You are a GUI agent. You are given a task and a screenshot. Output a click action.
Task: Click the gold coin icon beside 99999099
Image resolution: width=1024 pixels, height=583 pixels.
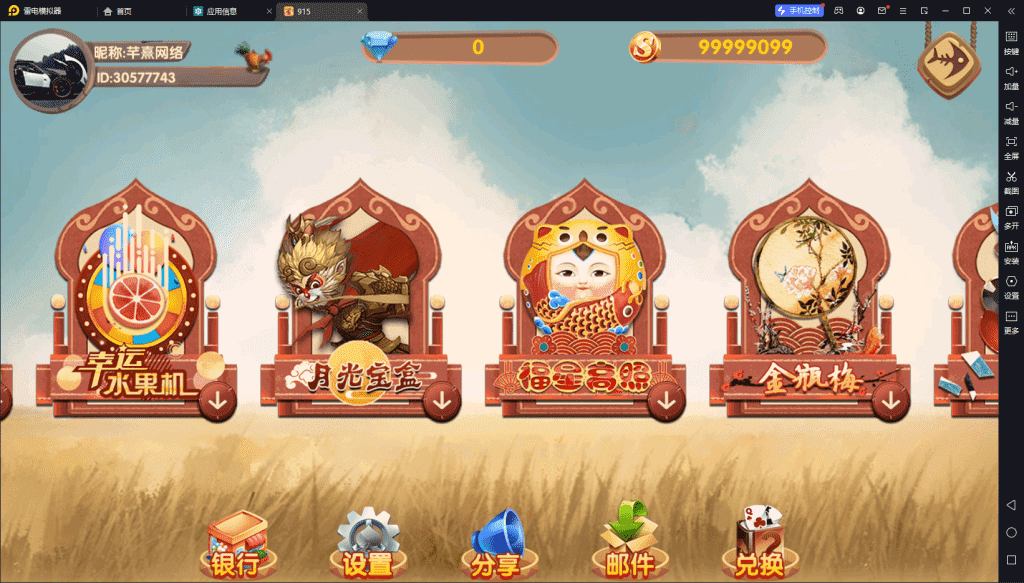645,47
